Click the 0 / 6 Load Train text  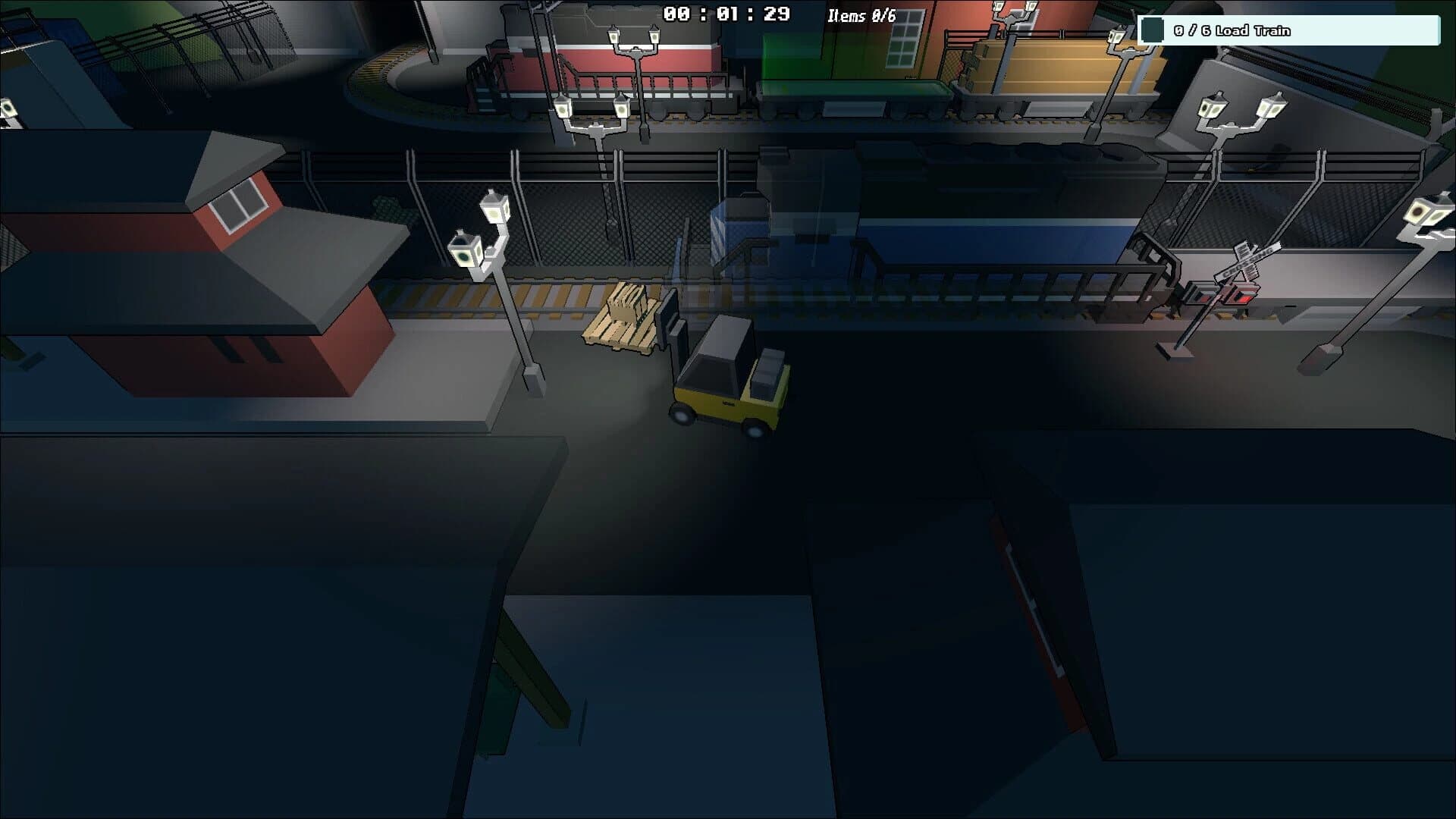tap(1244, 31)
